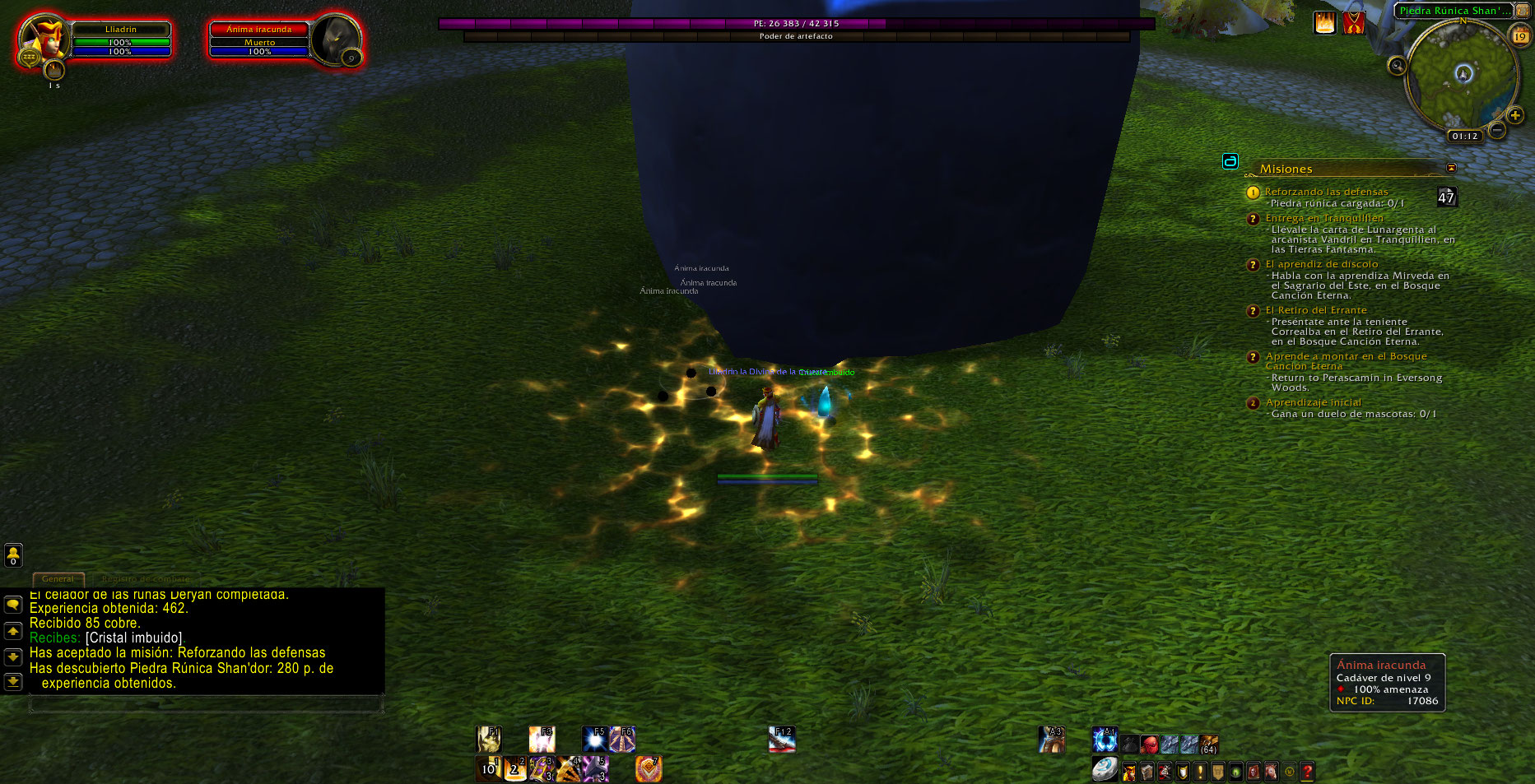Open the red question mark help button
The height and width of the screenshot is (784, 1535).
tap(1307, 772)
